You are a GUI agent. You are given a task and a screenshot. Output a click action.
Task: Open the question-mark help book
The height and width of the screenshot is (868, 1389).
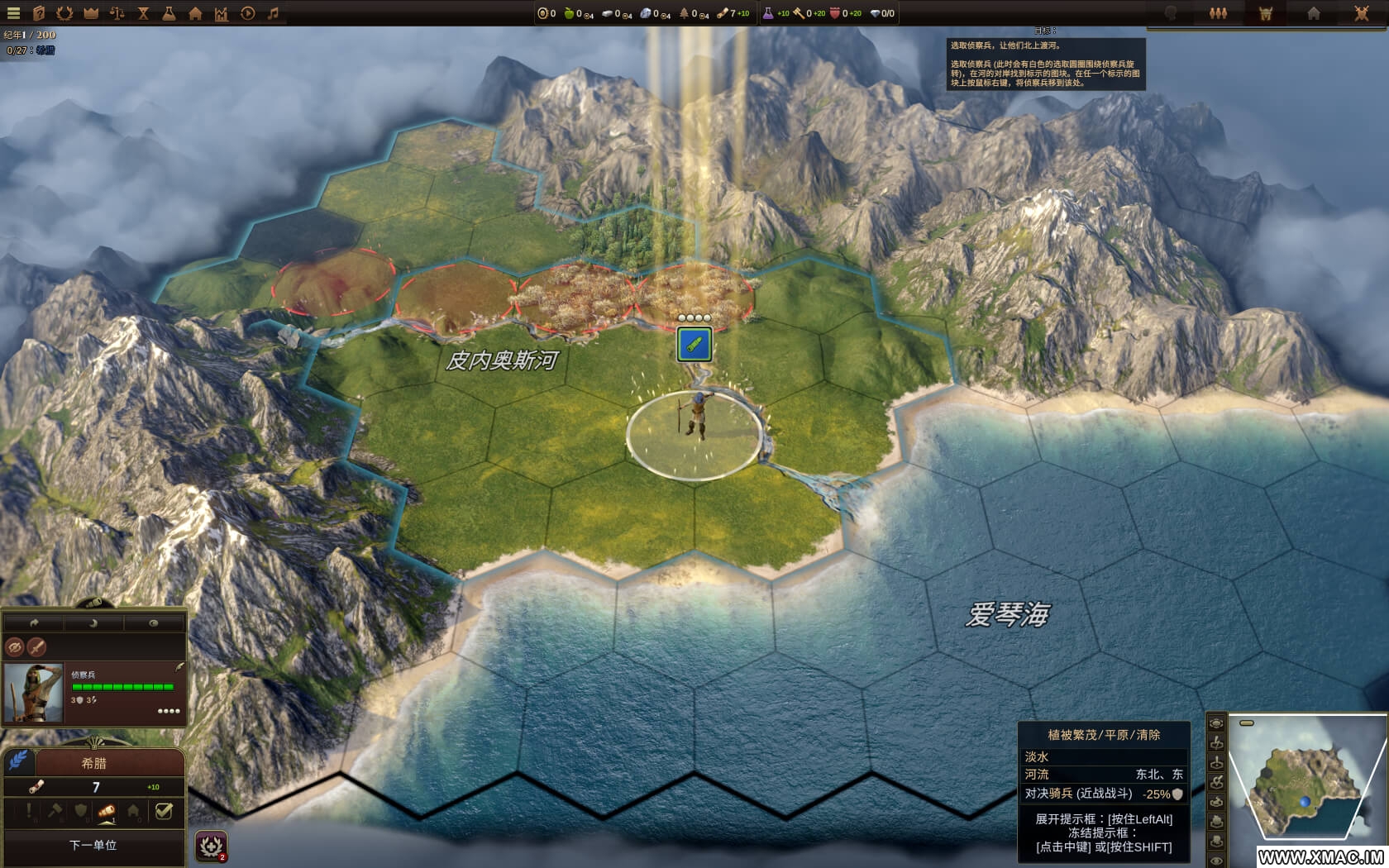[39, 13]
